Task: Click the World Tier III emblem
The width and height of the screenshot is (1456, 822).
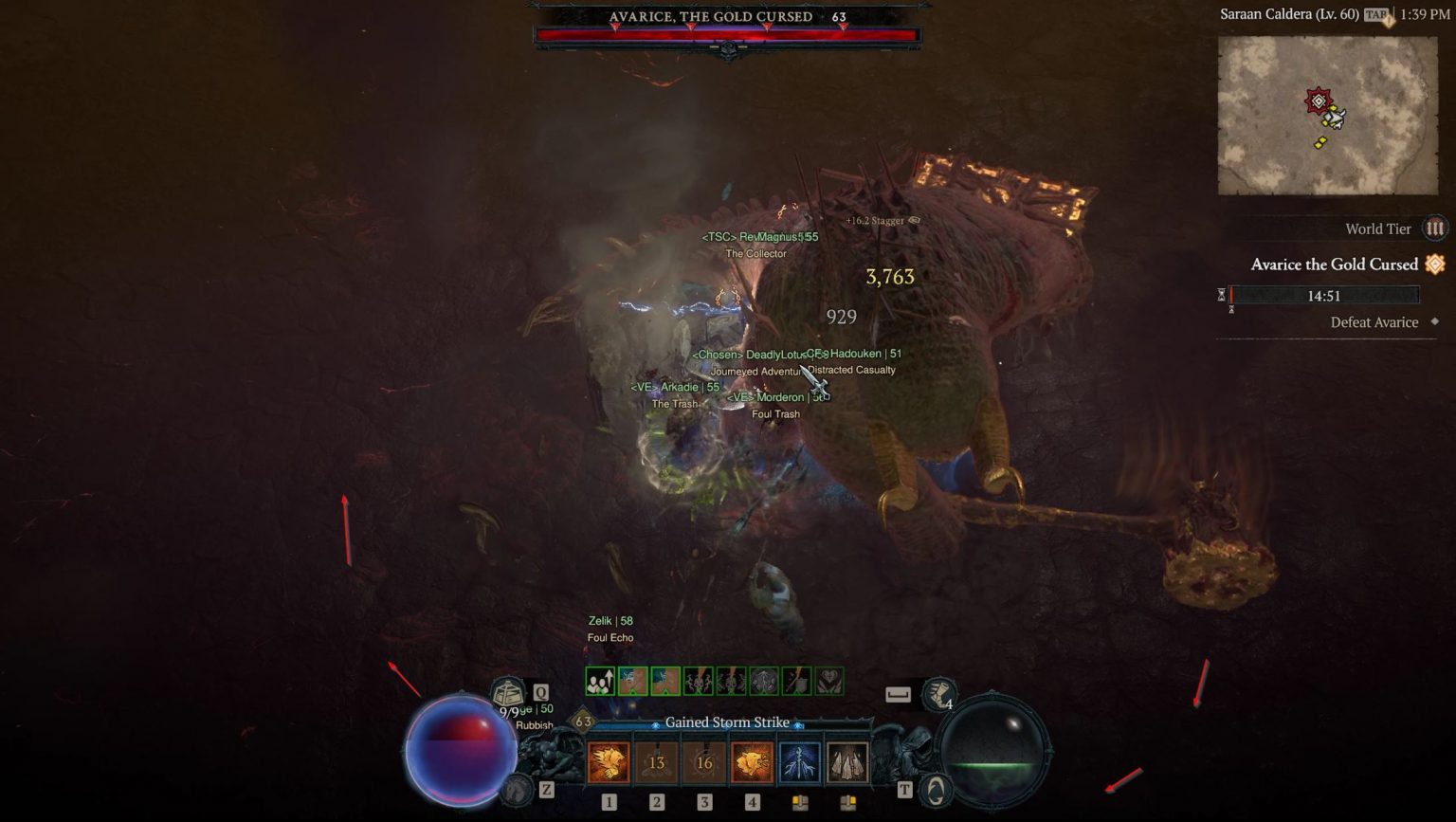Action: (1434, 228)
